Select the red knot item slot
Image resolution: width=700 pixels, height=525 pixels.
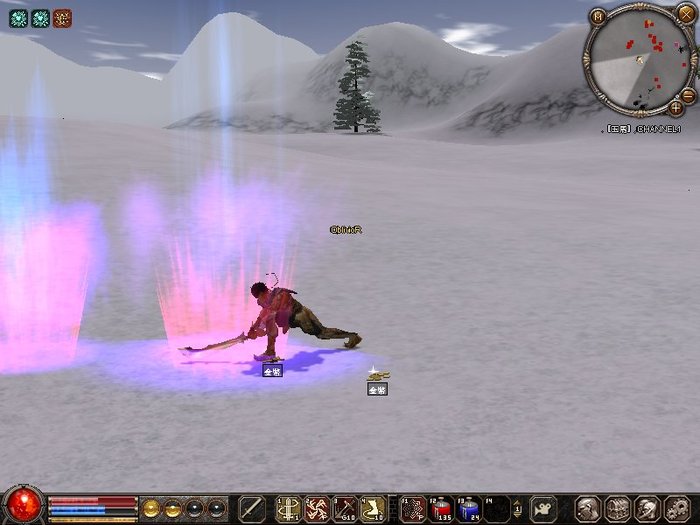tap(414, 508)
